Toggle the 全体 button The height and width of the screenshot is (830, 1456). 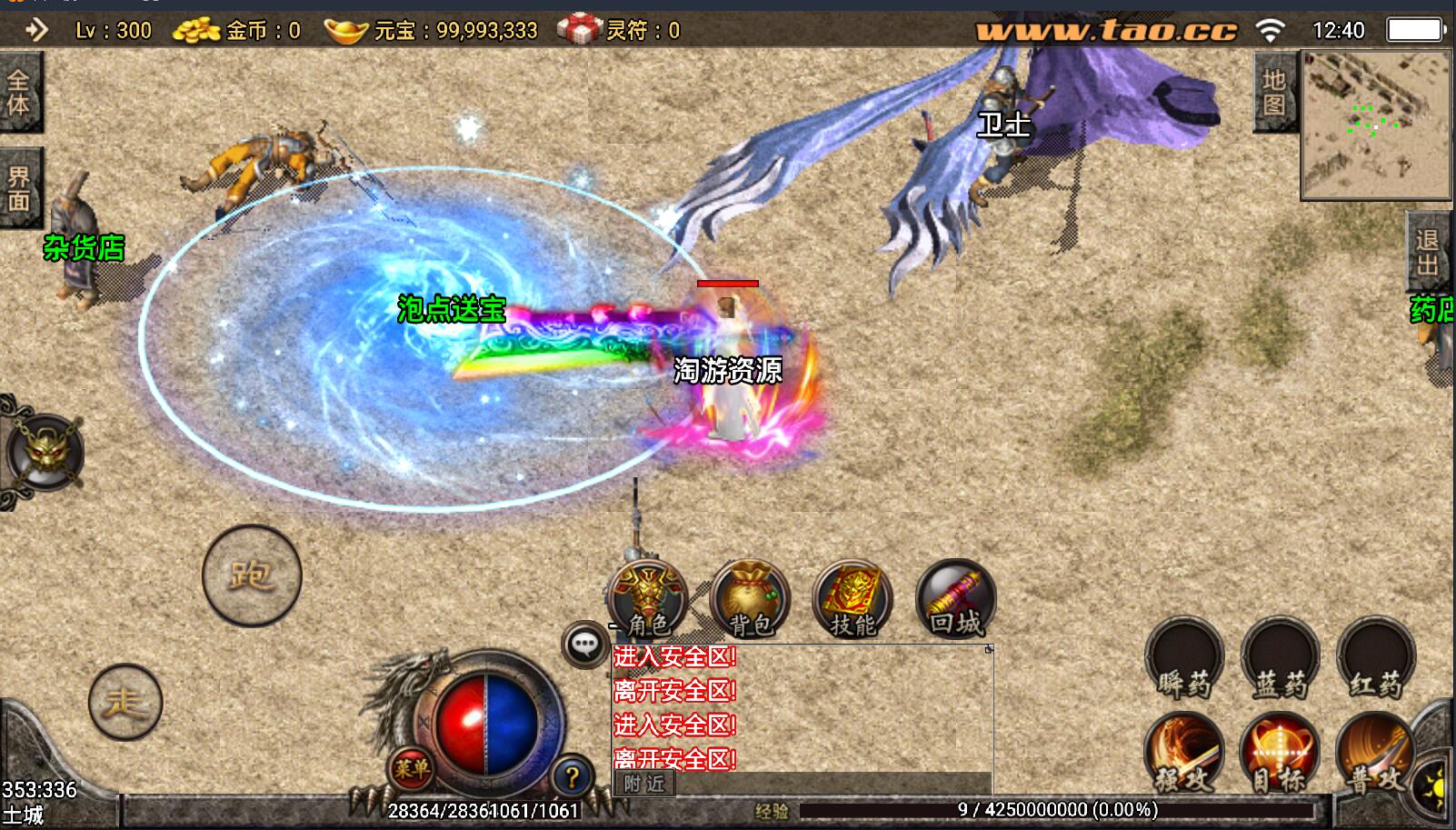point(18,92)
